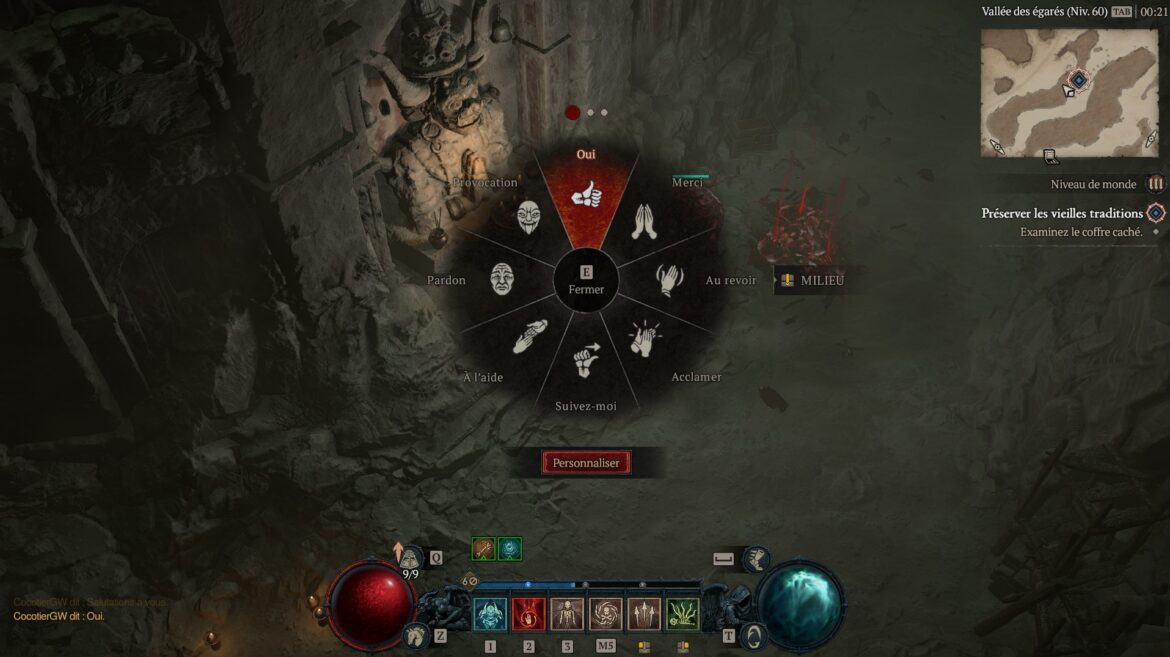
Task: Activate the blue ghostly skull skill
Action: pyautogui.click(x=490, y=614)
